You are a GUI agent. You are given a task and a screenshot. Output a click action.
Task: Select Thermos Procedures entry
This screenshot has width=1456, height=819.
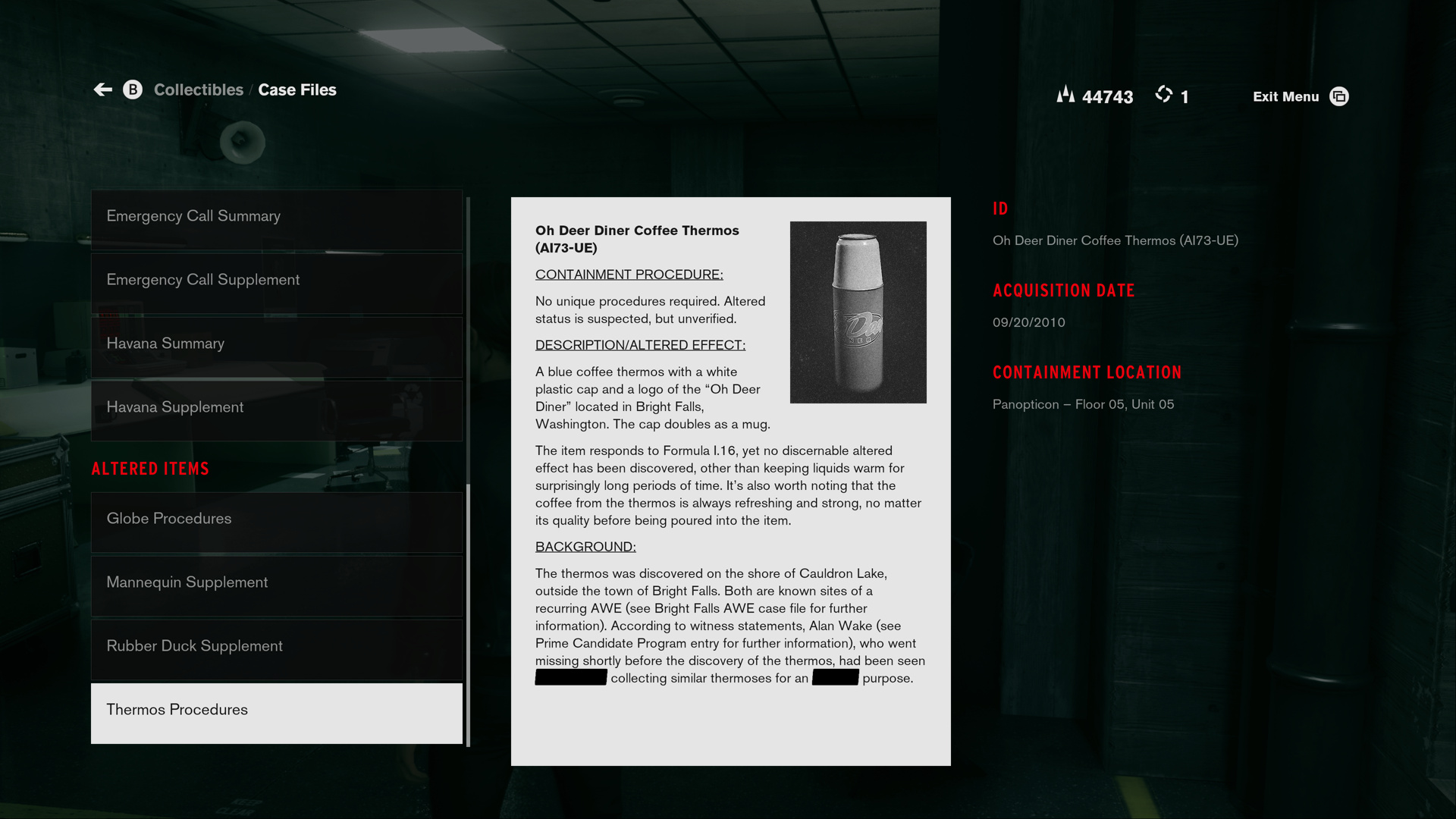click(x=277, y=711)
